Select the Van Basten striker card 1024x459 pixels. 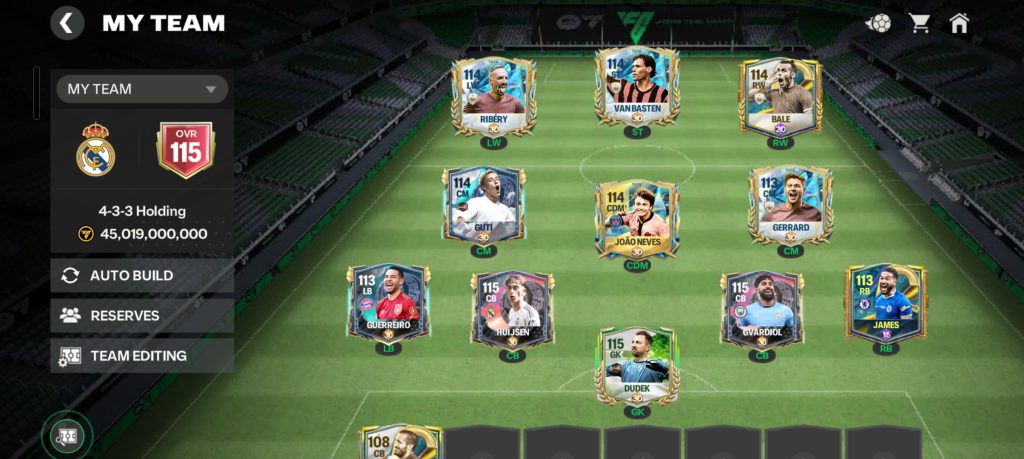(x=636, y=87)
